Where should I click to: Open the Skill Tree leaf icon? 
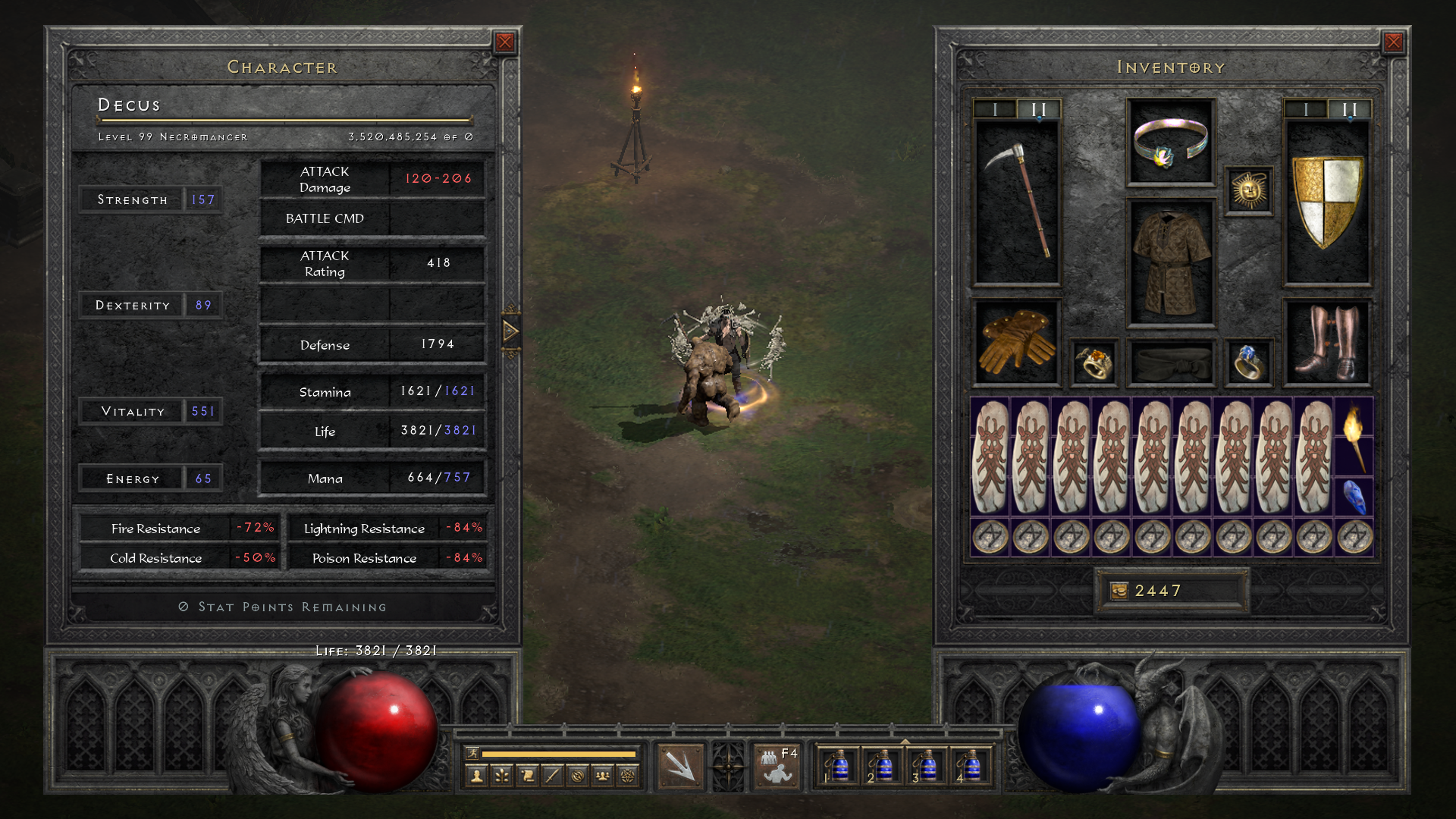[501, 773]
